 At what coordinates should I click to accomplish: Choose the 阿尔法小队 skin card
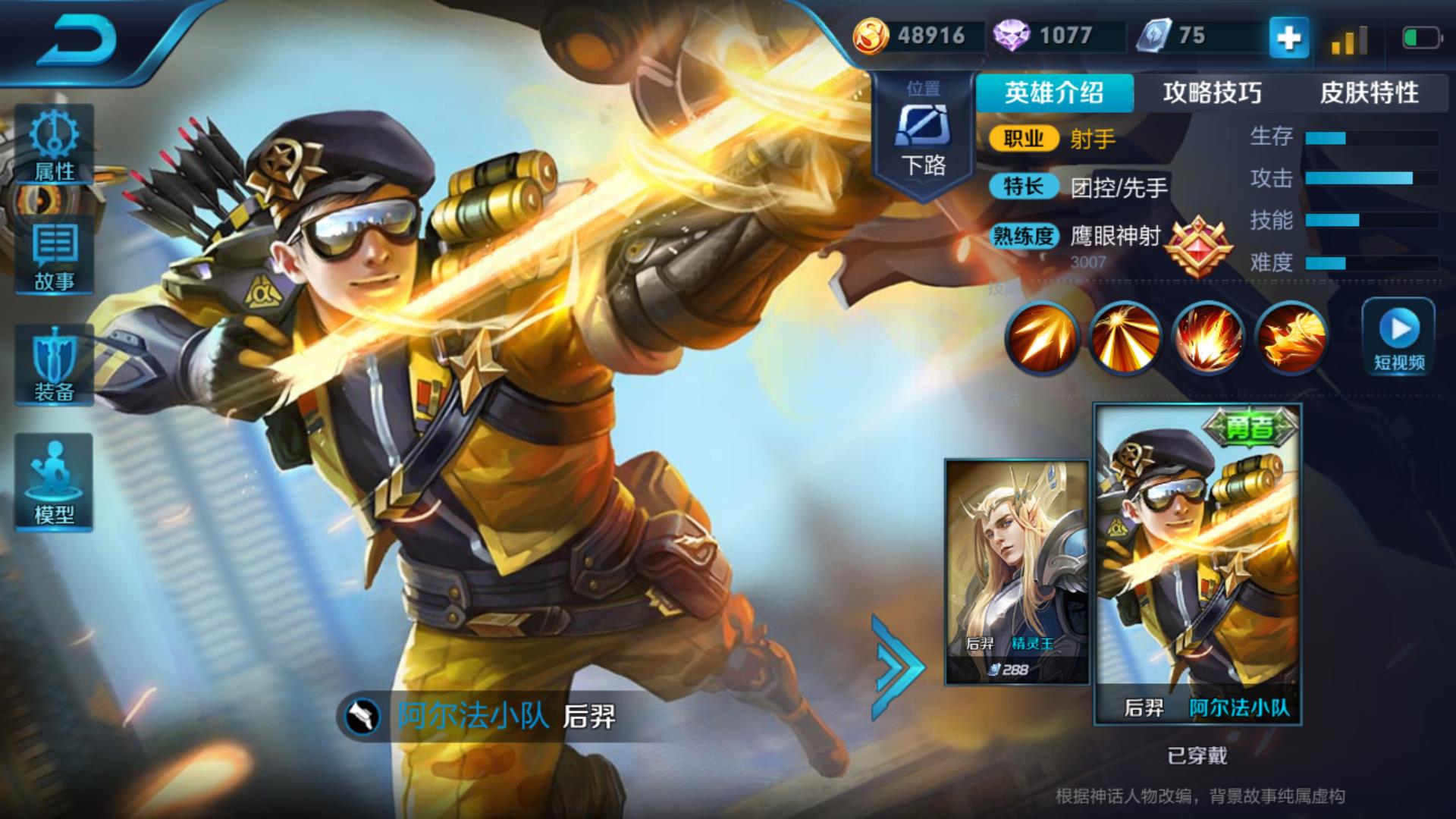click(x=1197, y=565)
